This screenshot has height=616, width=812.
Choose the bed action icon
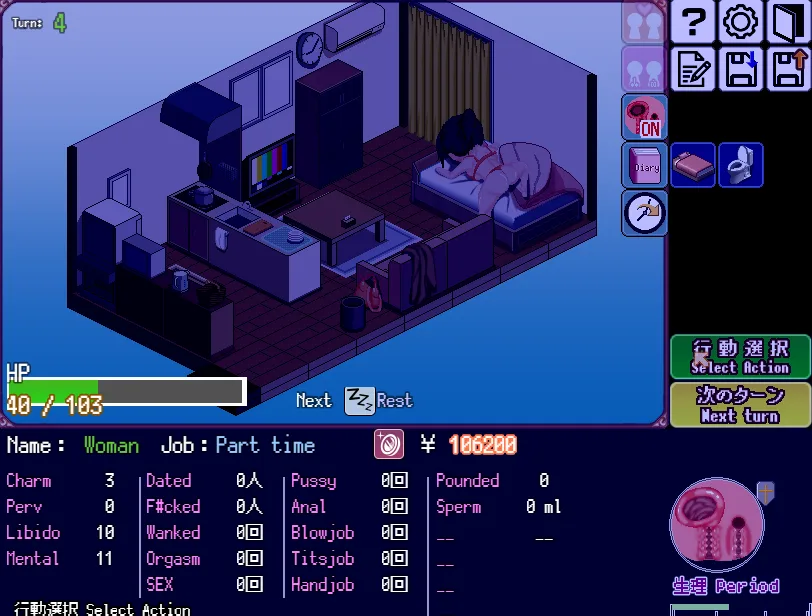(x=692, y=165)
